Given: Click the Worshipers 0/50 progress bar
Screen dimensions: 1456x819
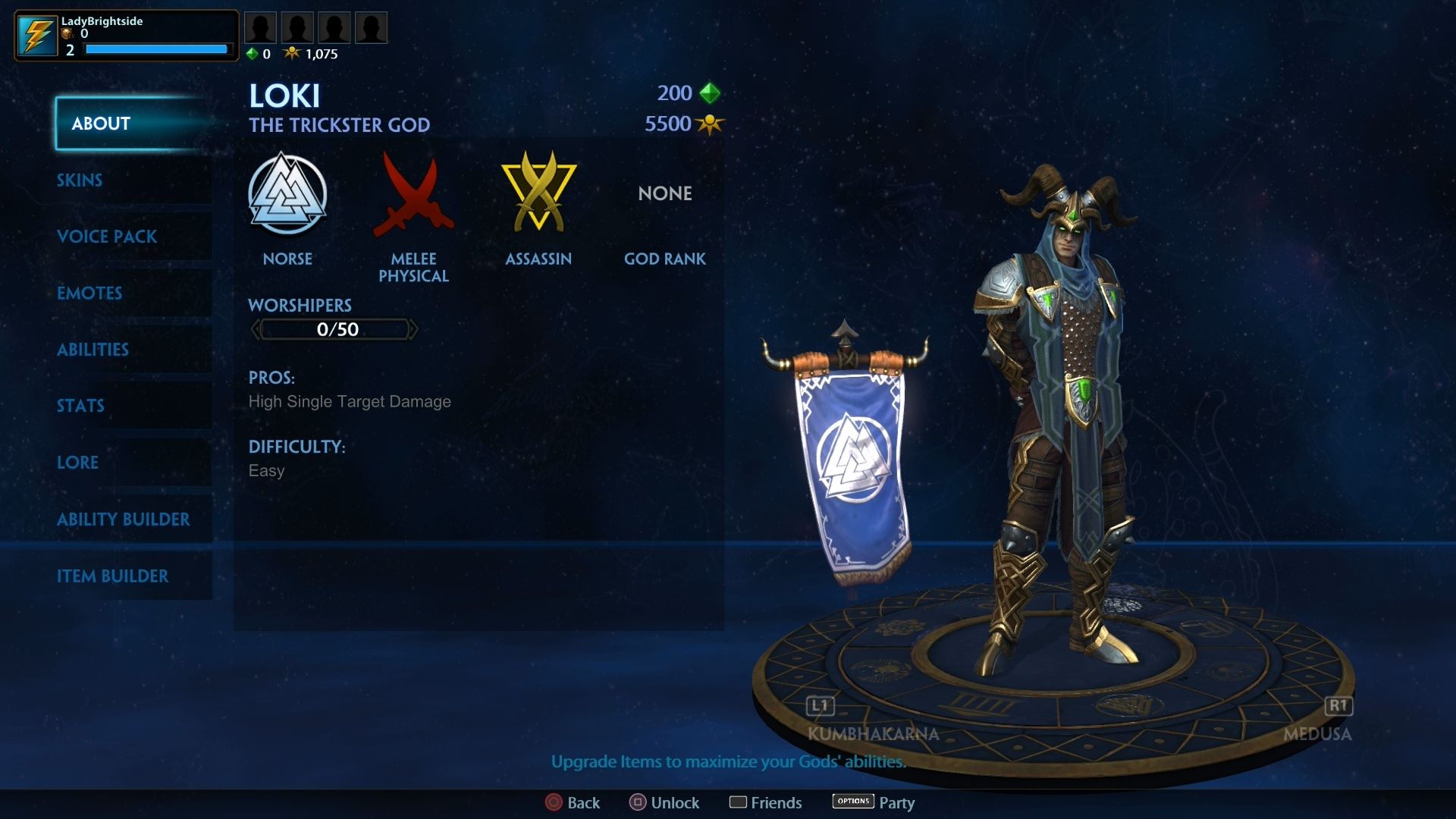Looking at the screenshot, I should (x=334, y=328).
